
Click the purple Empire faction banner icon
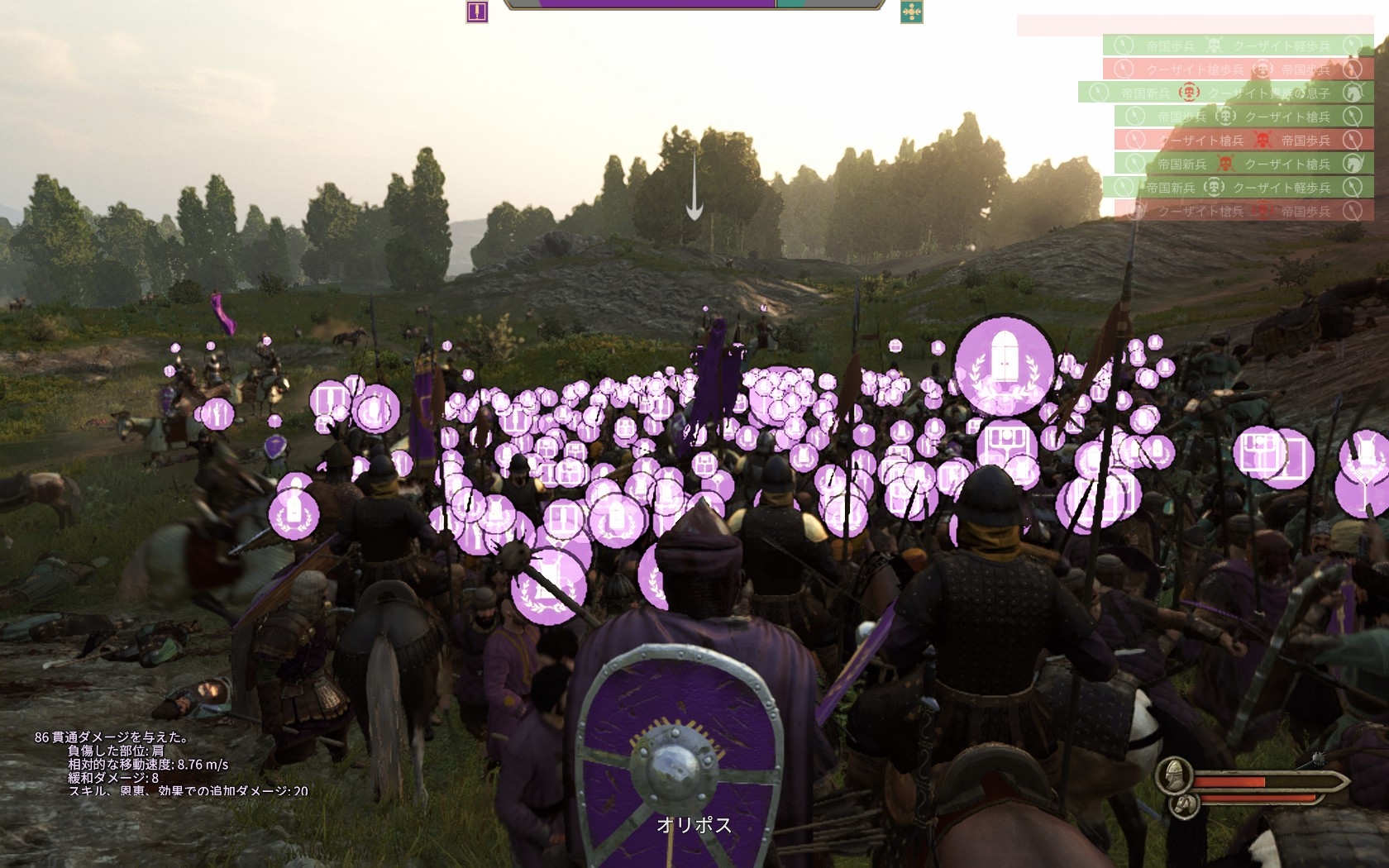(477, 12)
